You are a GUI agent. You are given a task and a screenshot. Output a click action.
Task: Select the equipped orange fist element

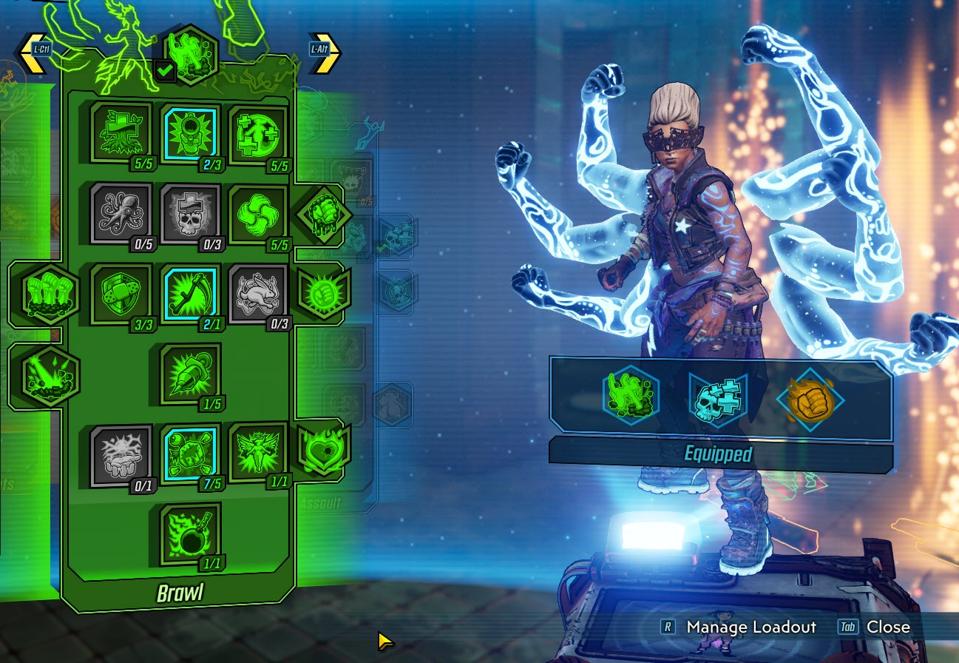pos(810,399)
